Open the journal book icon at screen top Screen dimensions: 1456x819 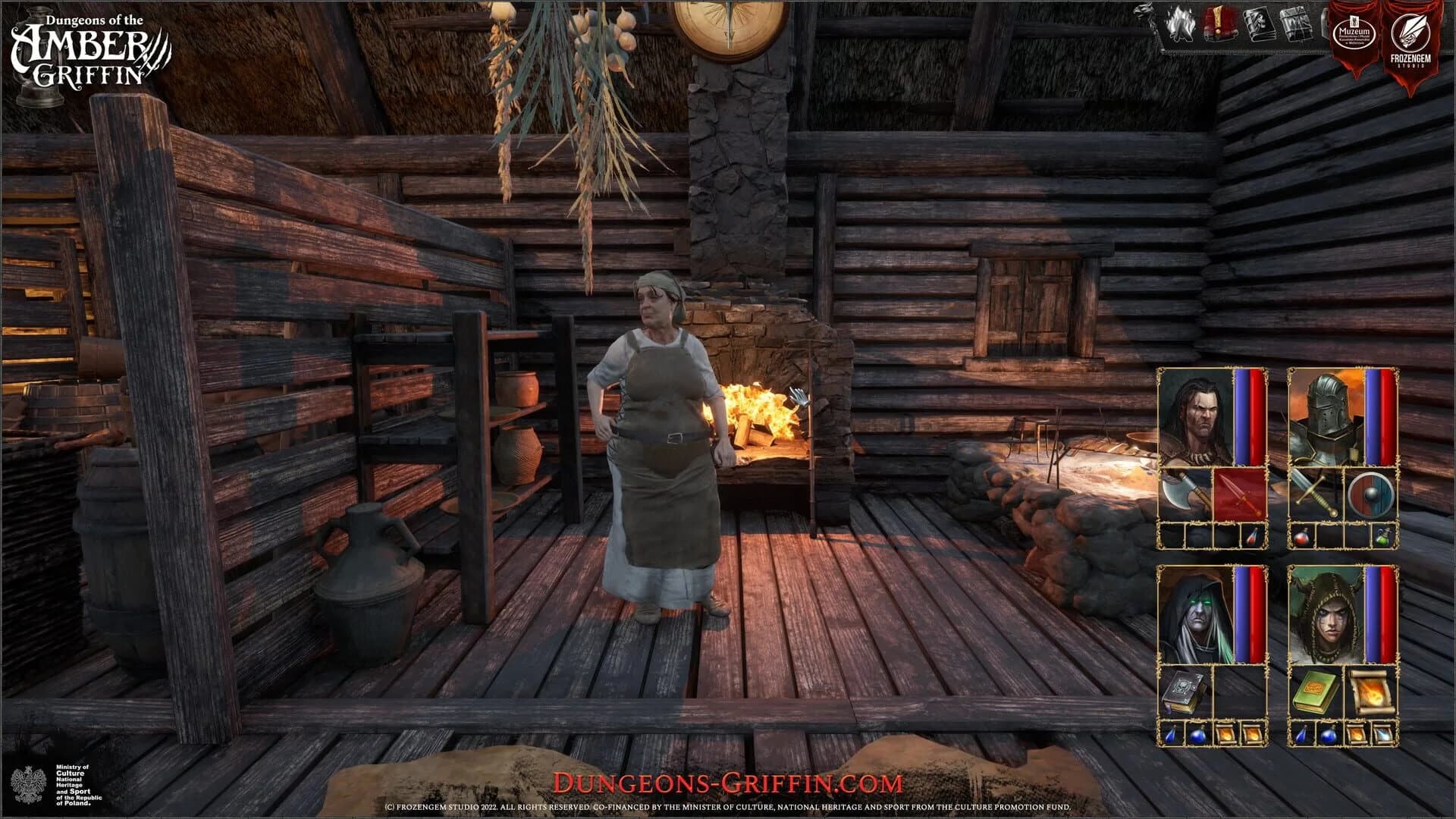pos(1261,24)
